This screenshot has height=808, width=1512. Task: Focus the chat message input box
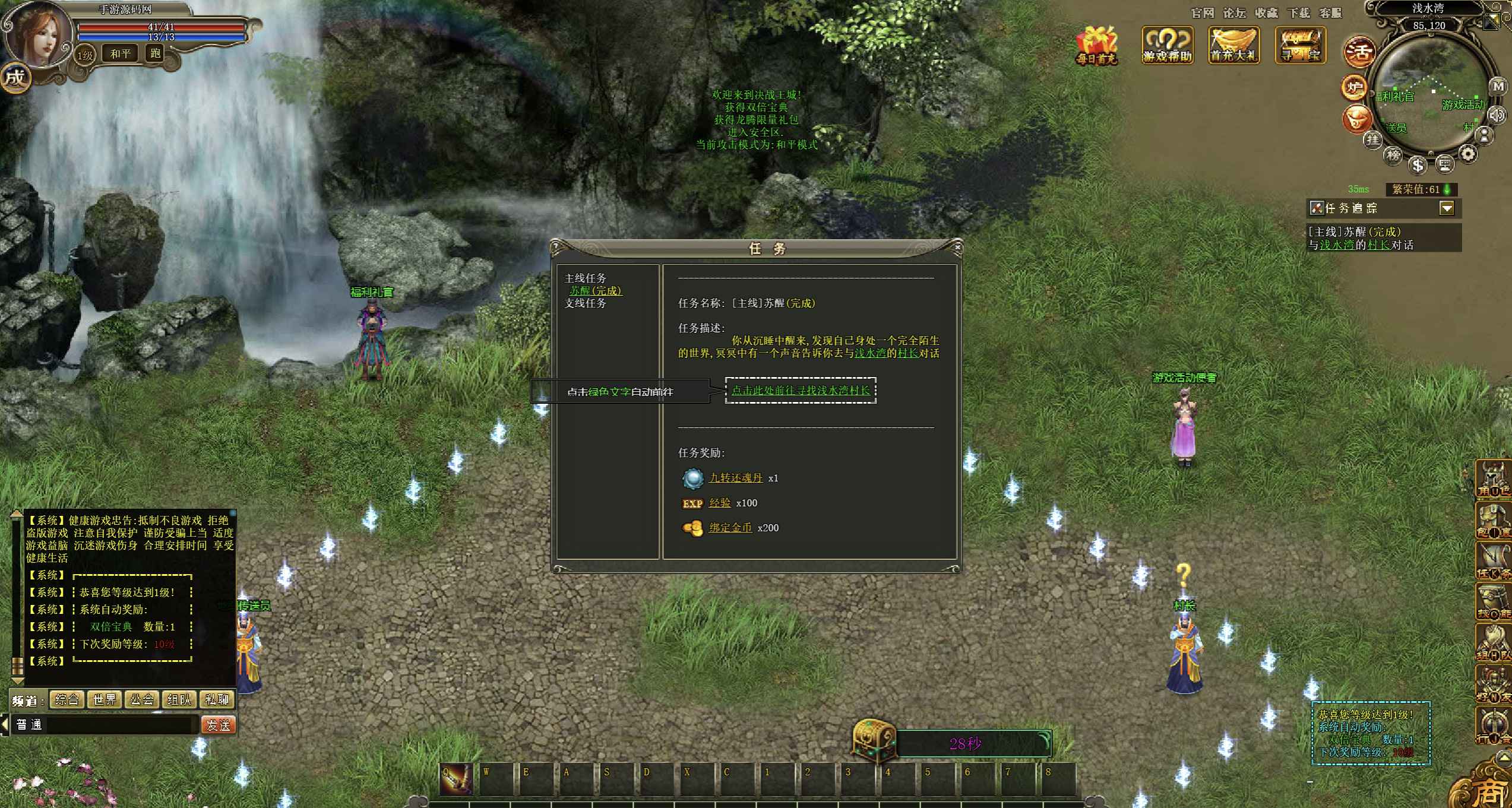(122, 725)
